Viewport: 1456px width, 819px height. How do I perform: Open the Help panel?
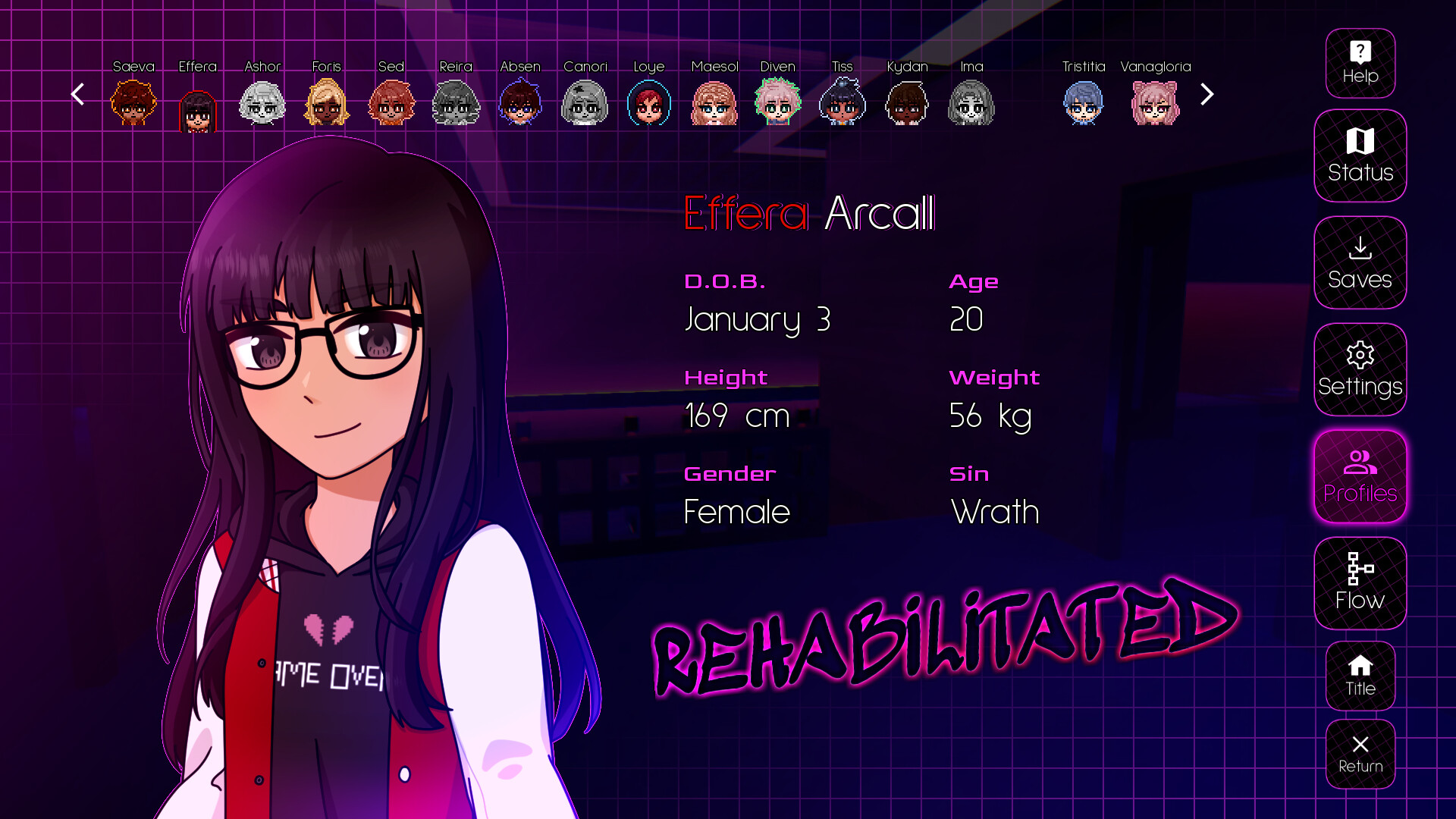(x=1360, y=63)
